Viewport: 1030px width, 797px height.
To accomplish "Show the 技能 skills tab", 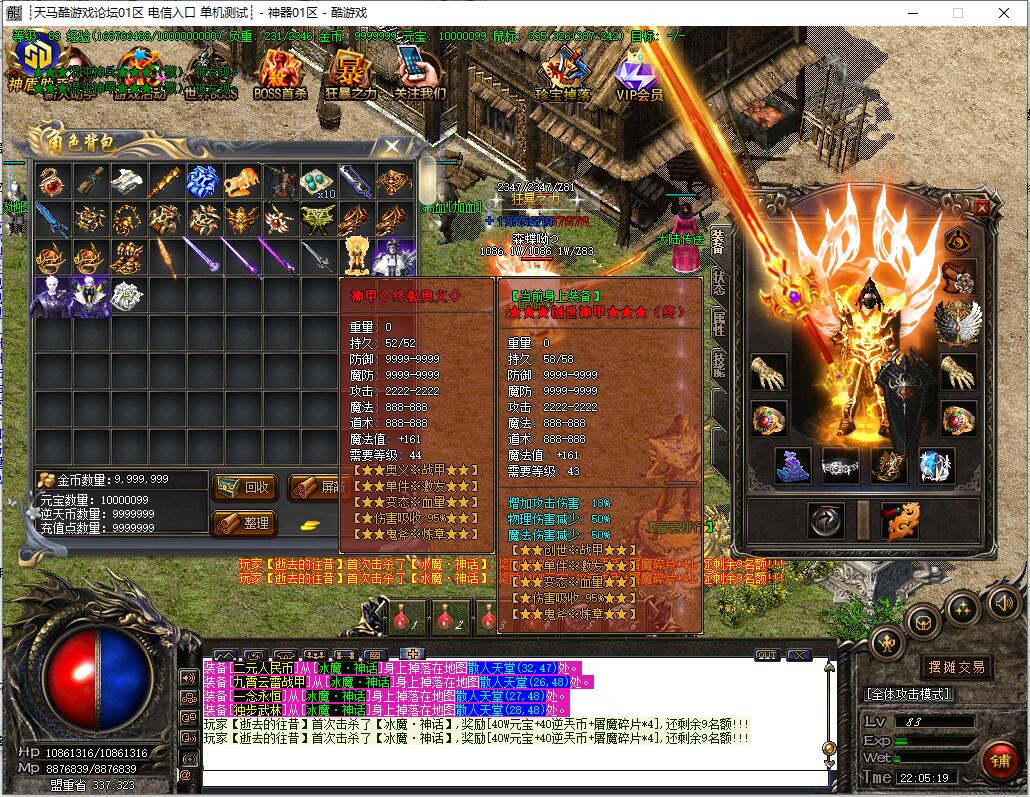I will click(x=719, y=364).
